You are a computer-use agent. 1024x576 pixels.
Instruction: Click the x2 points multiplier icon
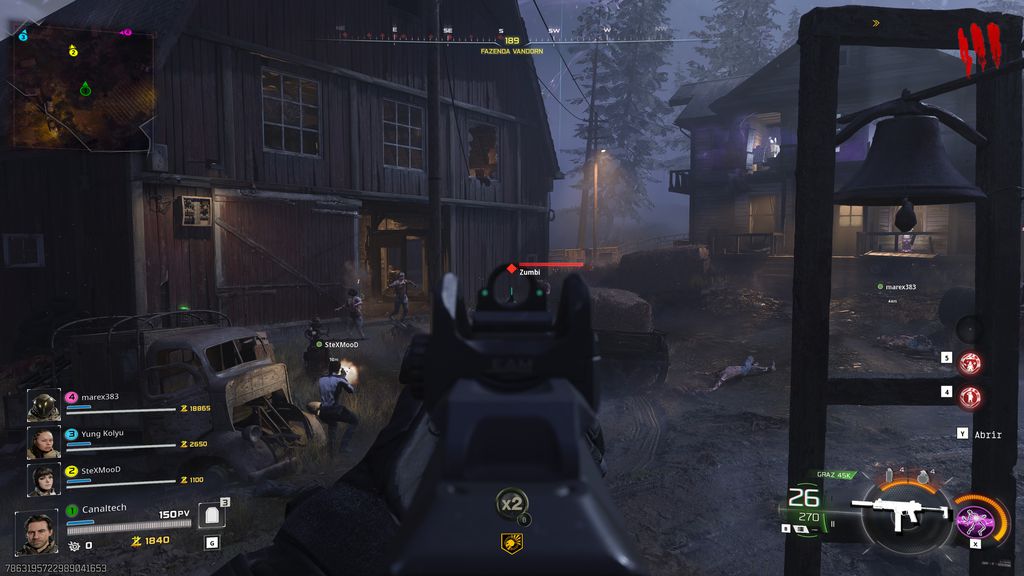pos(511,503)
